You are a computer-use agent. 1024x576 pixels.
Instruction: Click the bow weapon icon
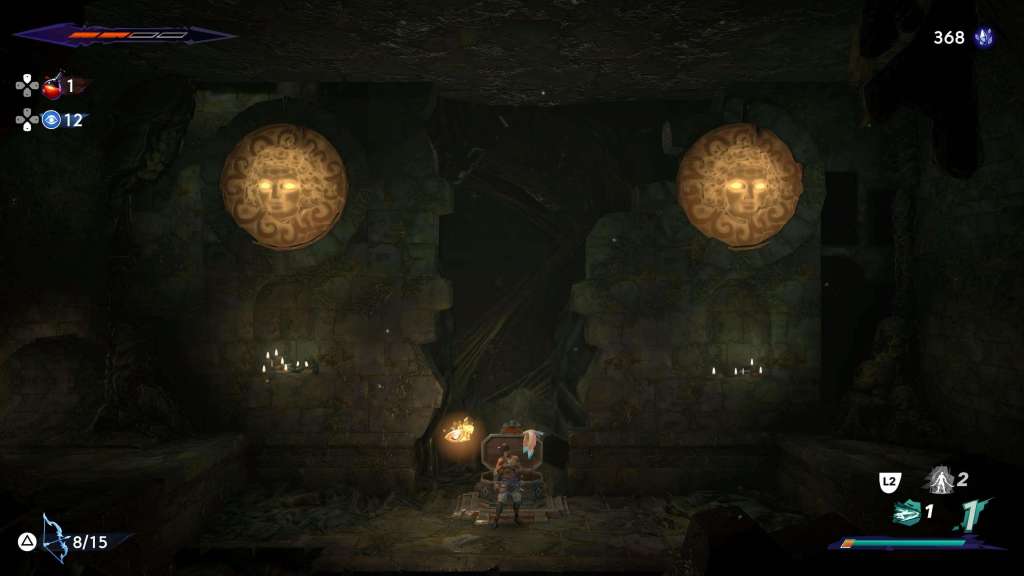tap(54, 540)
